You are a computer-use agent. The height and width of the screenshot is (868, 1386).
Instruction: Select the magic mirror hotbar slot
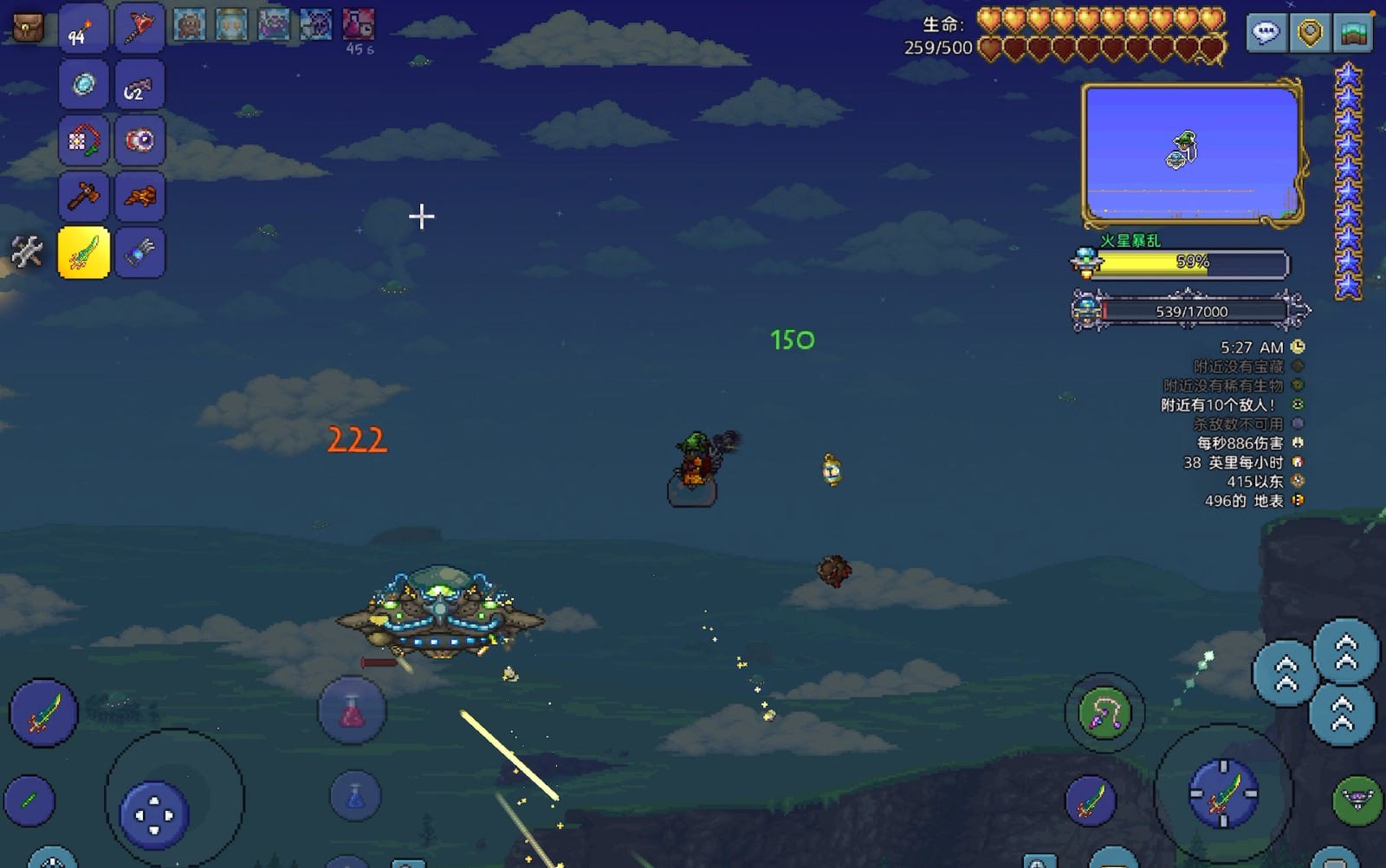coord(83,85)
